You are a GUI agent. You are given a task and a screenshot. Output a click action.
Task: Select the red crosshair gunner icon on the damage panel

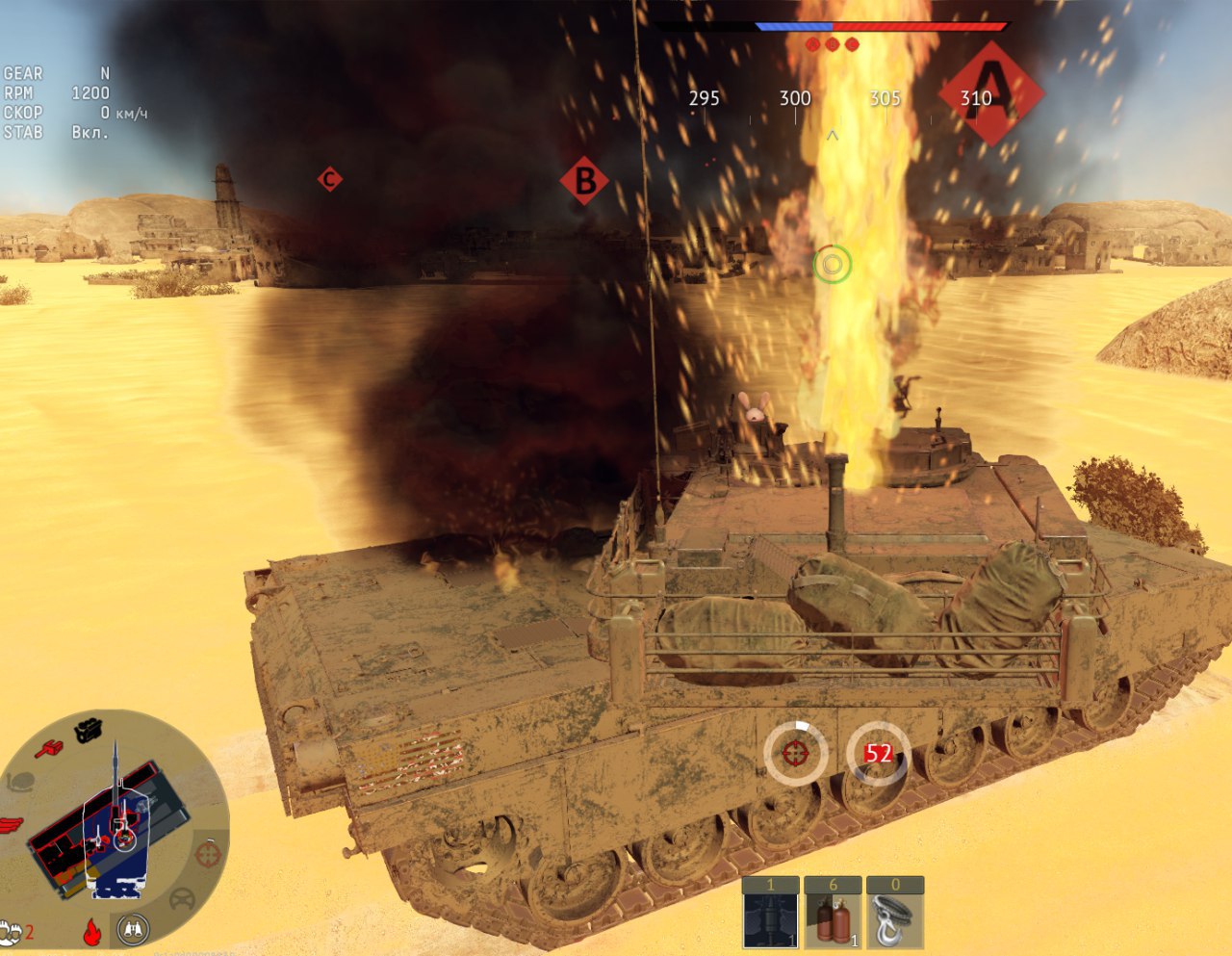pyautogui.click(x=207, y=853)
